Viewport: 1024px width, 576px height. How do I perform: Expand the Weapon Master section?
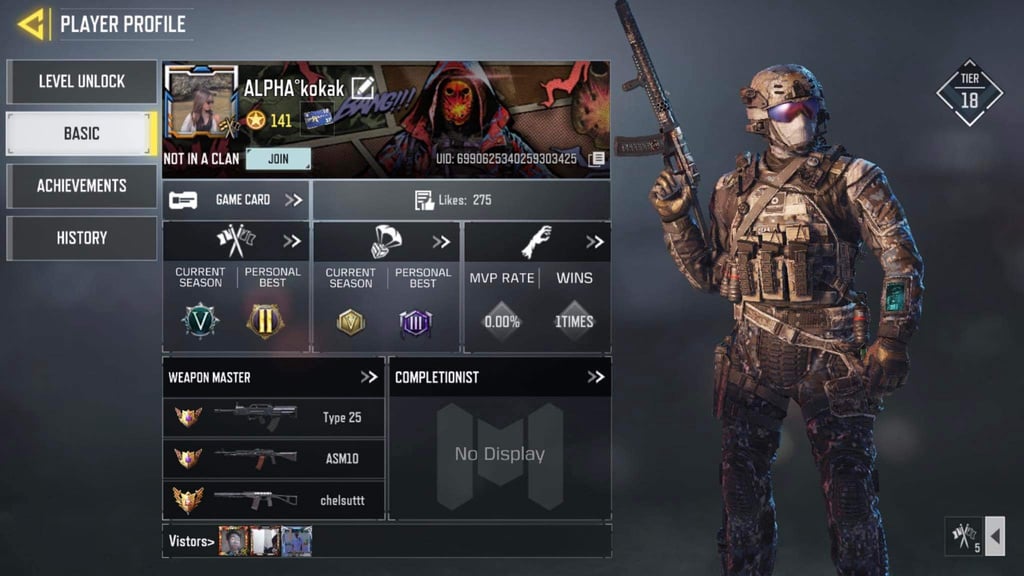[x=368, y=377]
